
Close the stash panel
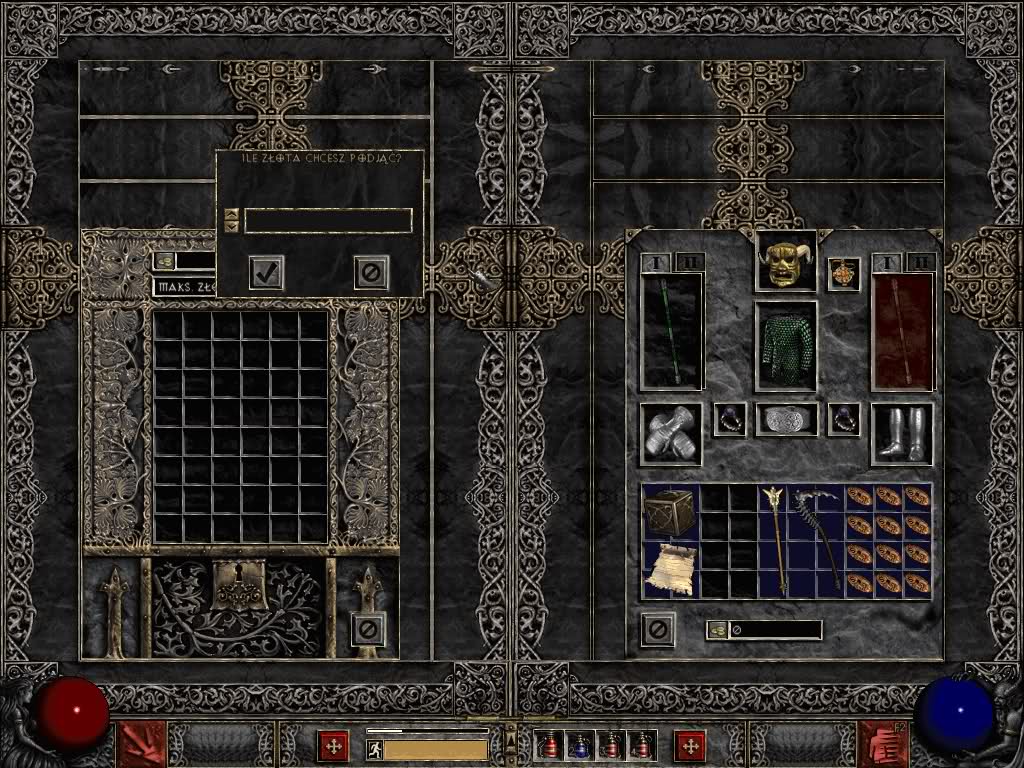[x=368, y=629]
